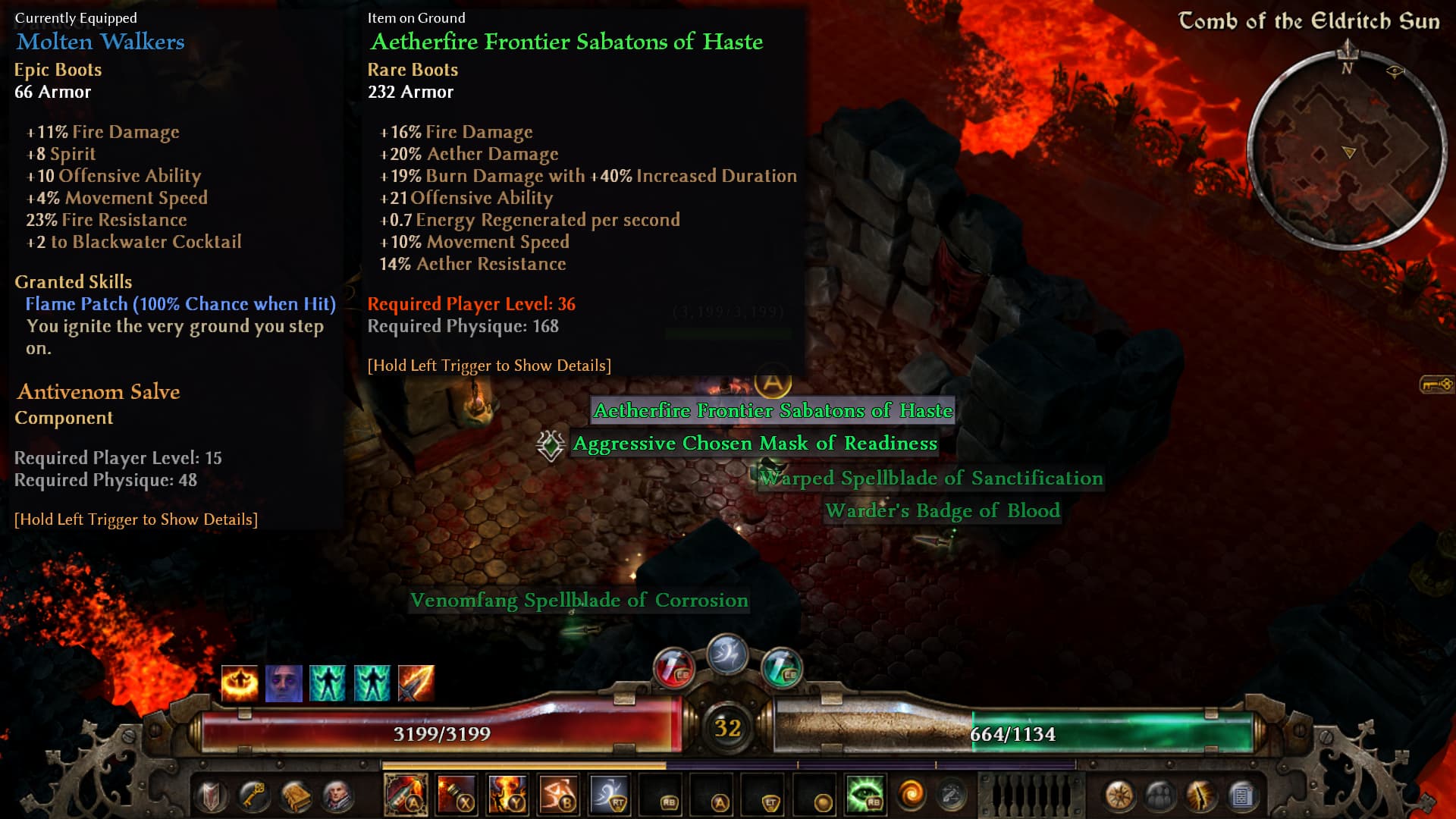Click the golden key icon button
This screenshot has width=1456, height=819.
pos(253,795)
